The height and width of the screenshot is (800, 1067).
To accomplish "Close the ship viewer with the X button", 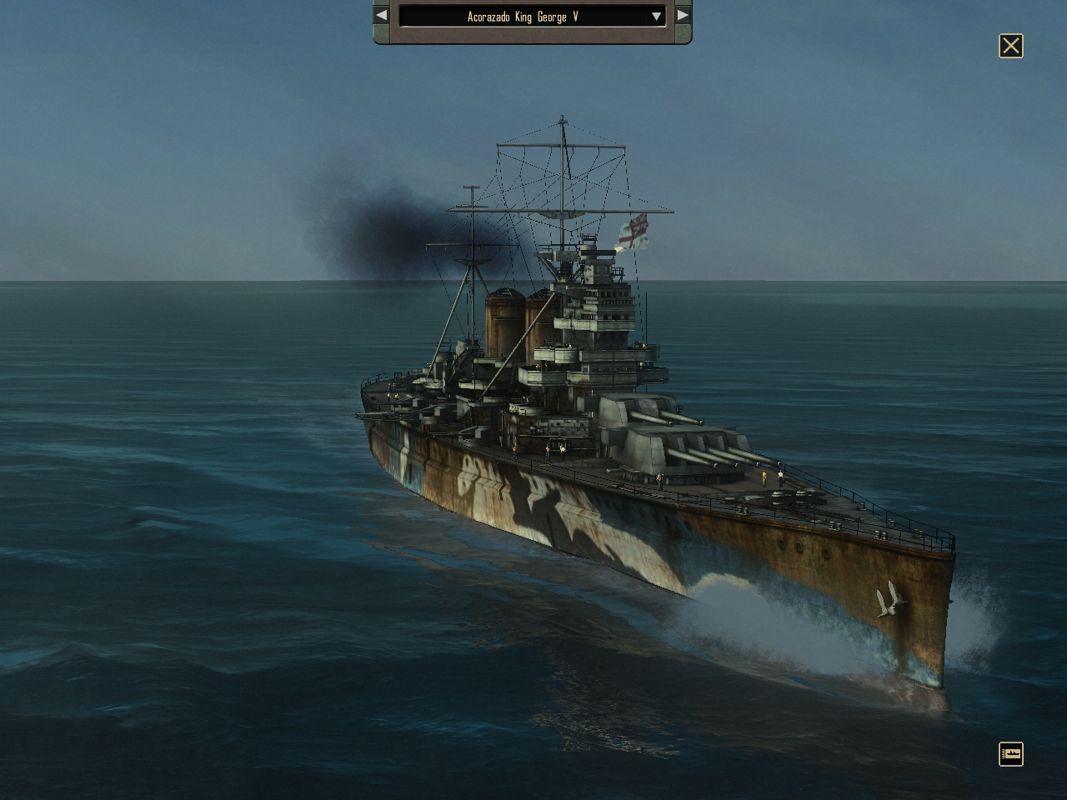I will click(x=1011, y=46).
